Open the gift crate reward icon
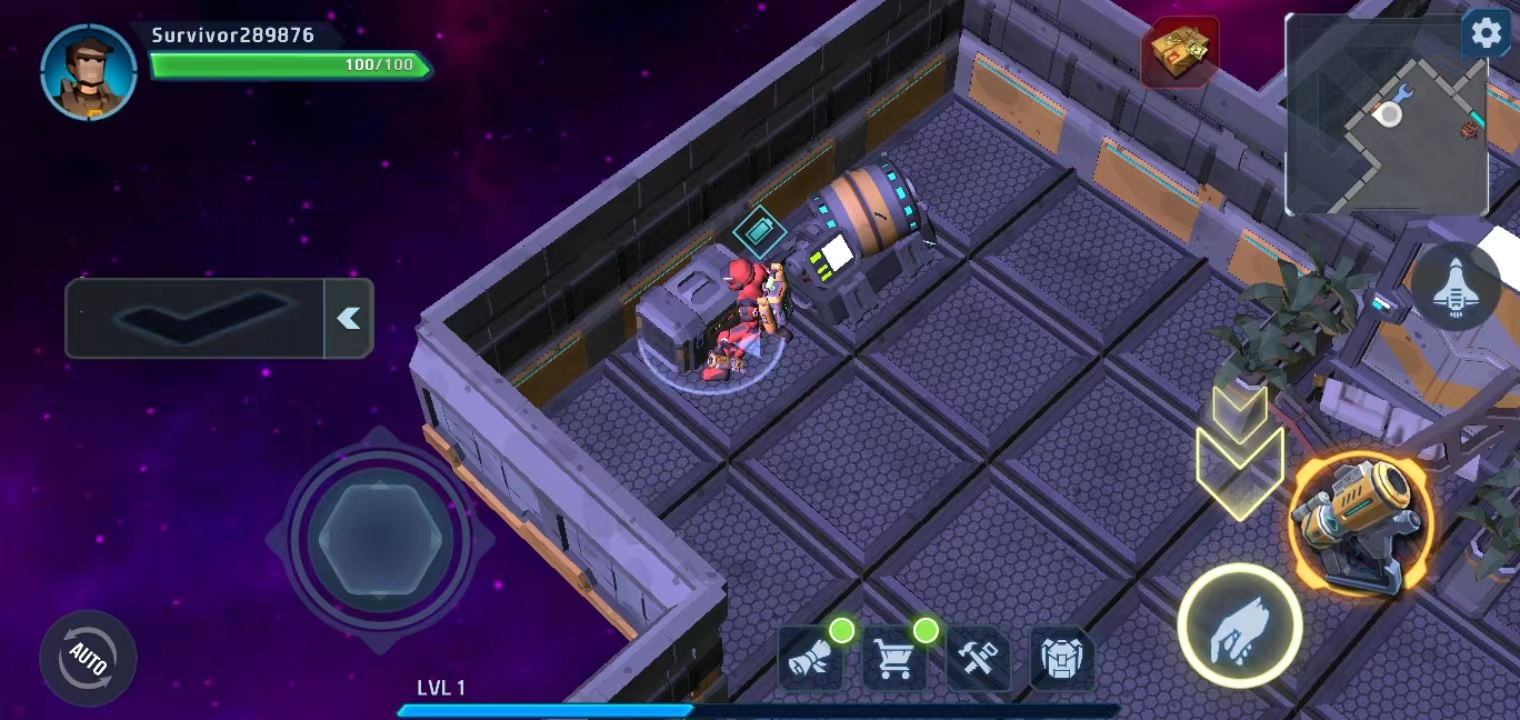 [x=1180, y=51]
